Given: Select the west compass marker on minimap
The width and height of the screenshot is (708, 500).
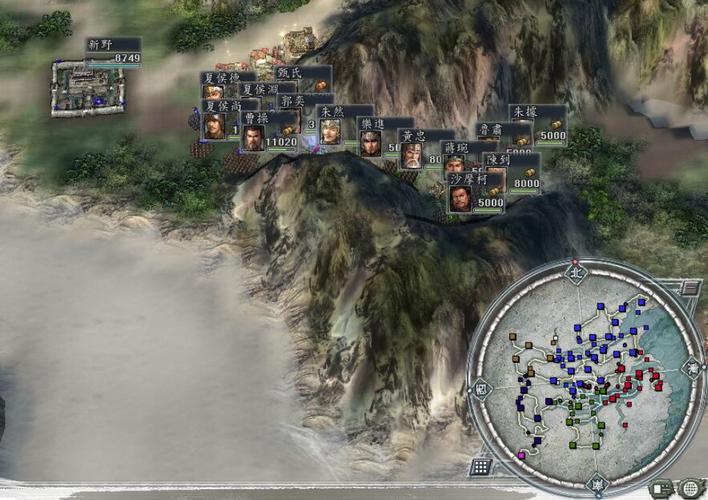Looking at the screenshot, I should (481, 388).
